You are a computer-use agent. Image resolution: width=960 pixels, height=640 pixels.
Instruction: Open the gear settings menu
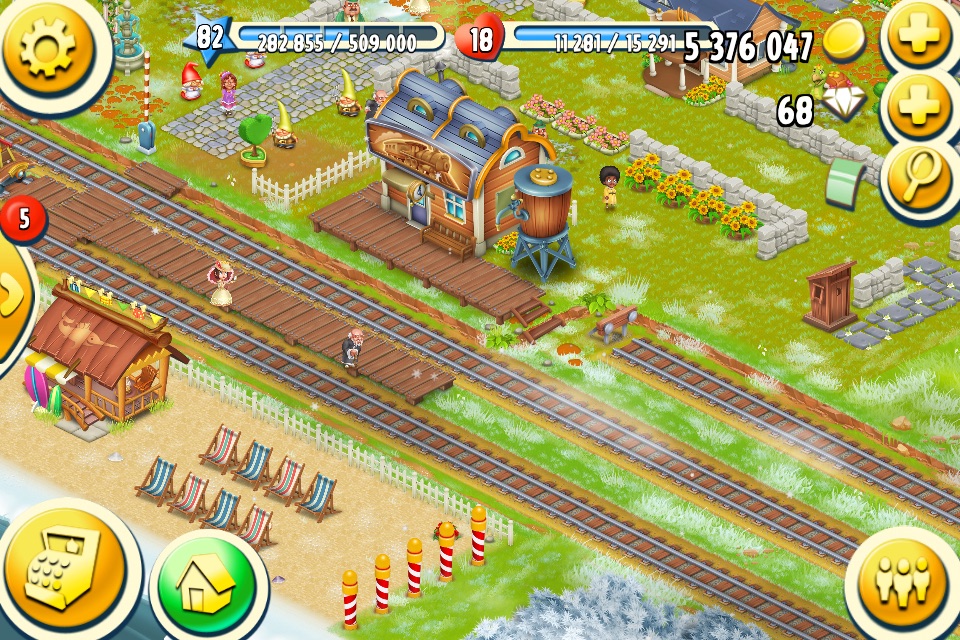tap(47, 47)
